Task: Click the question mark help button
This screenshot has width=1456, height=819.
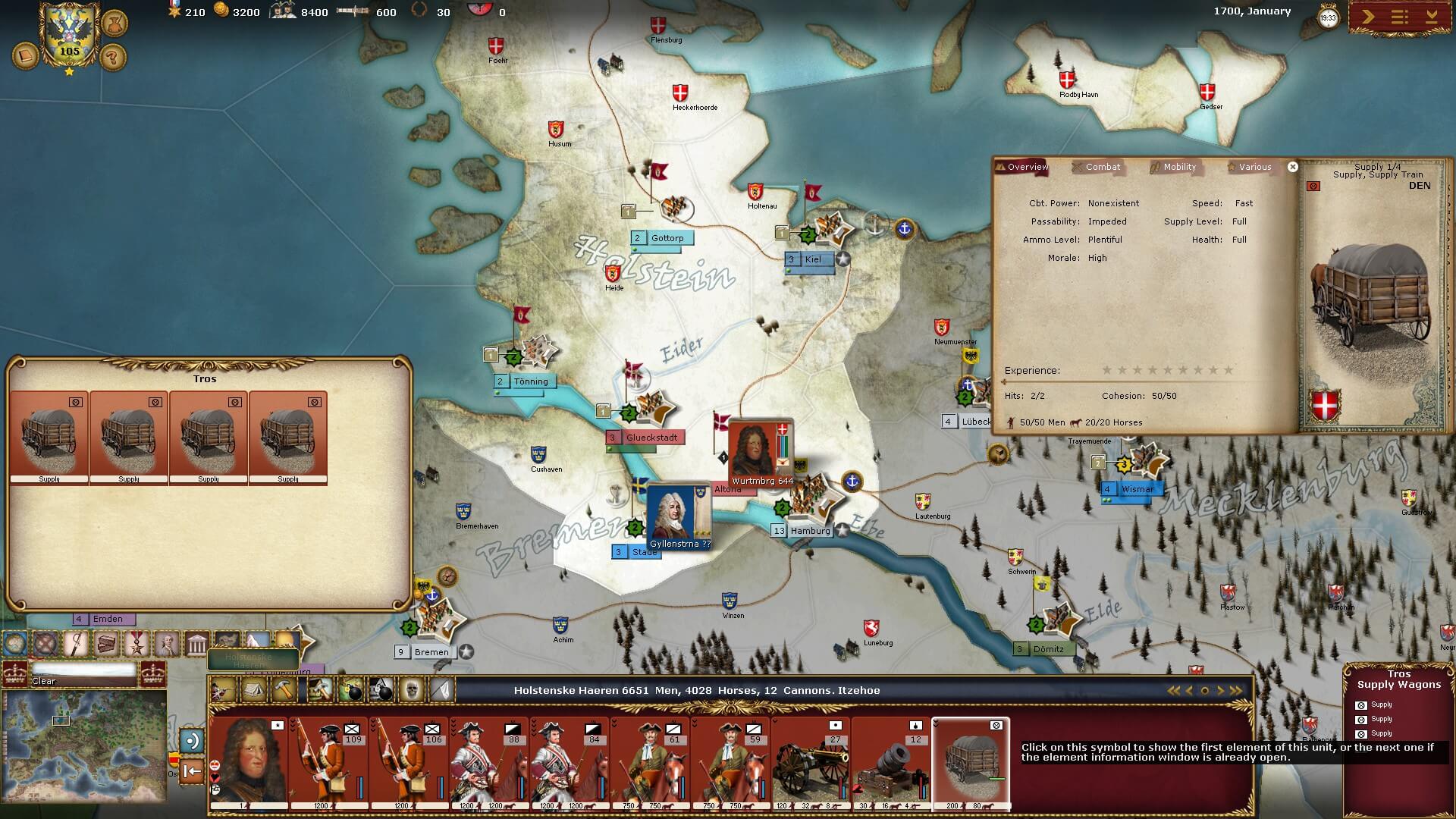Action: coord(112,57)
